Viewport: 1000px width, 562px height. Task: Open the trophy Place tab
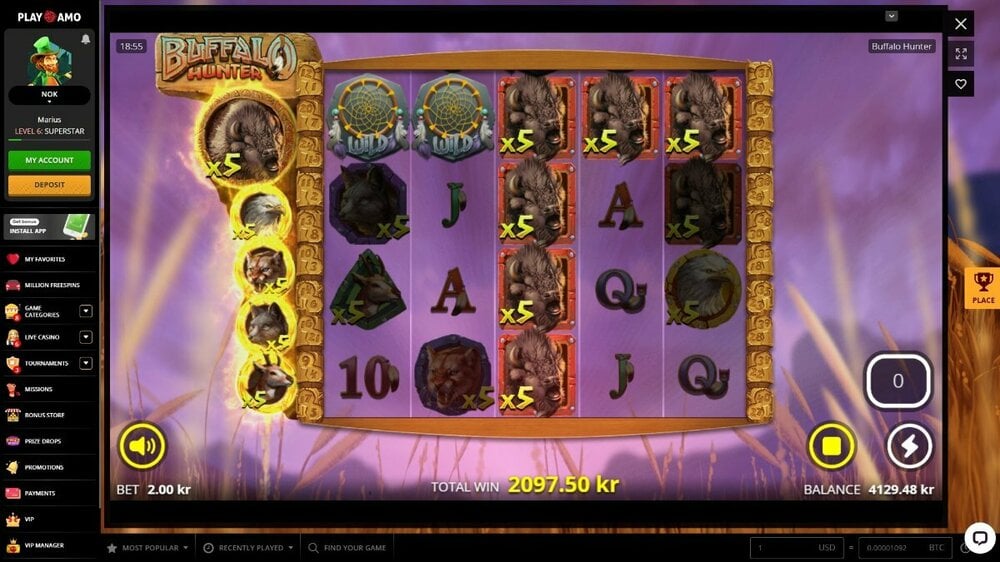983,288
